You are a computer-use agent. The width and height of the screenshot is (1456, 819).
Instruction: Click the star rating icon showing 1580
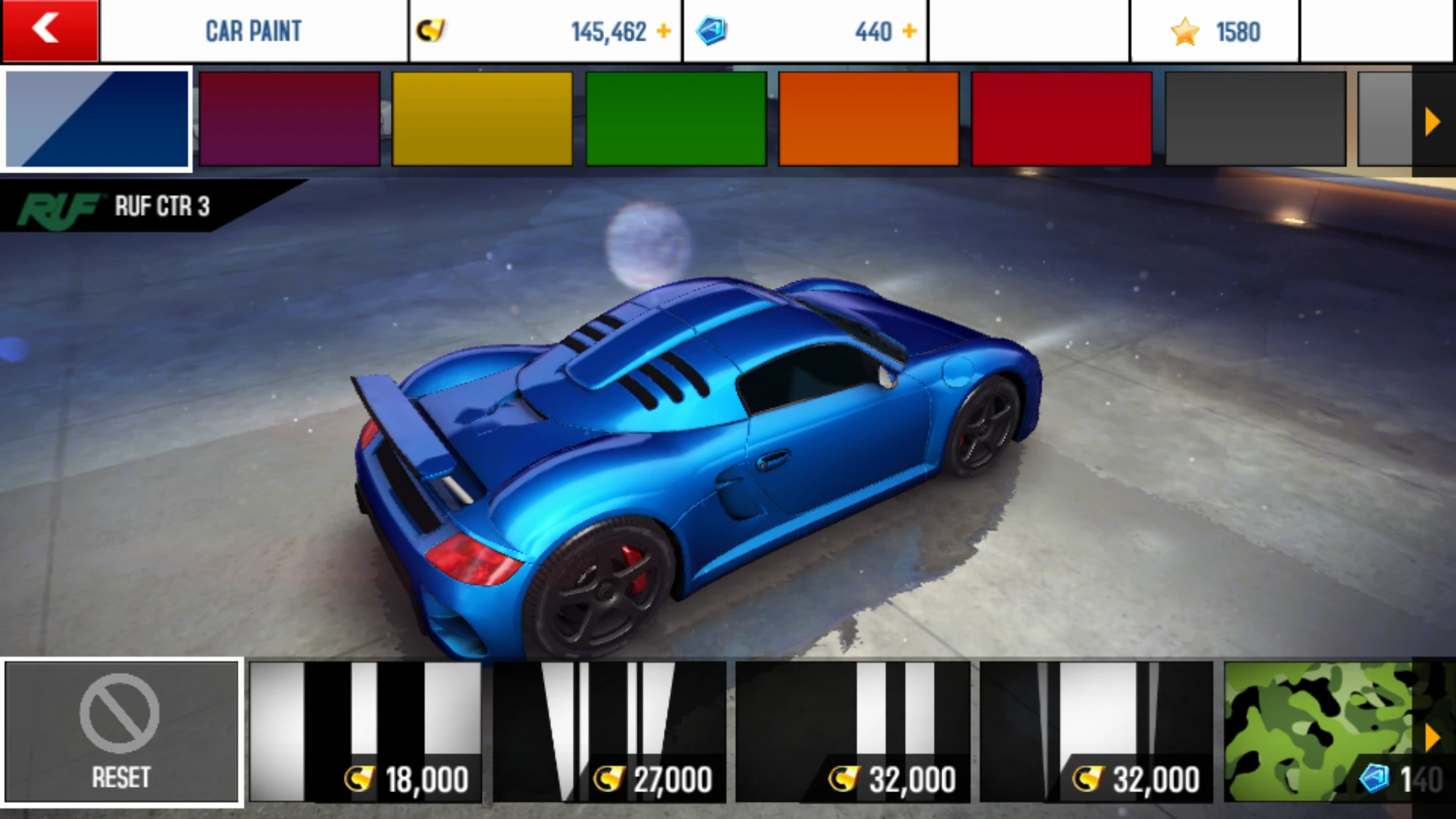tap(1186, 30)
